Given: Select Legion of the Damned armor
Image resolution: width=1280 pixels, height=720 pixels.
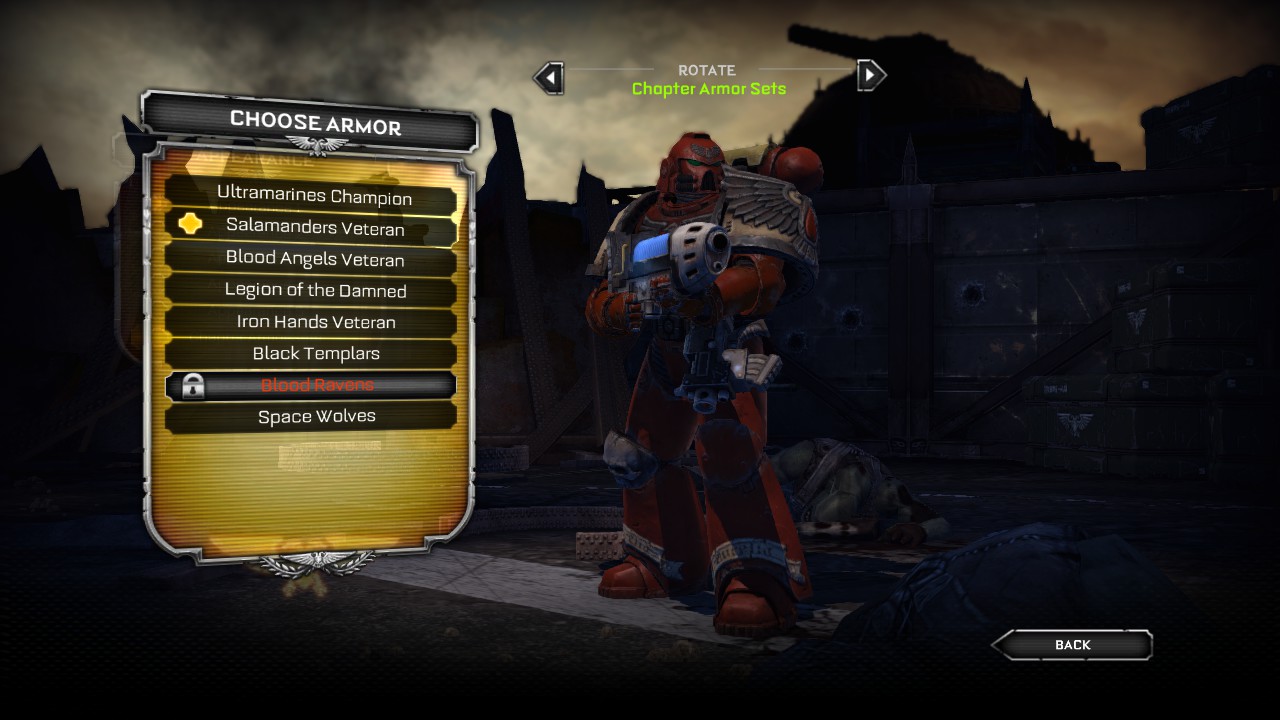Looking at the screenshot, I should tap(314, 290).
